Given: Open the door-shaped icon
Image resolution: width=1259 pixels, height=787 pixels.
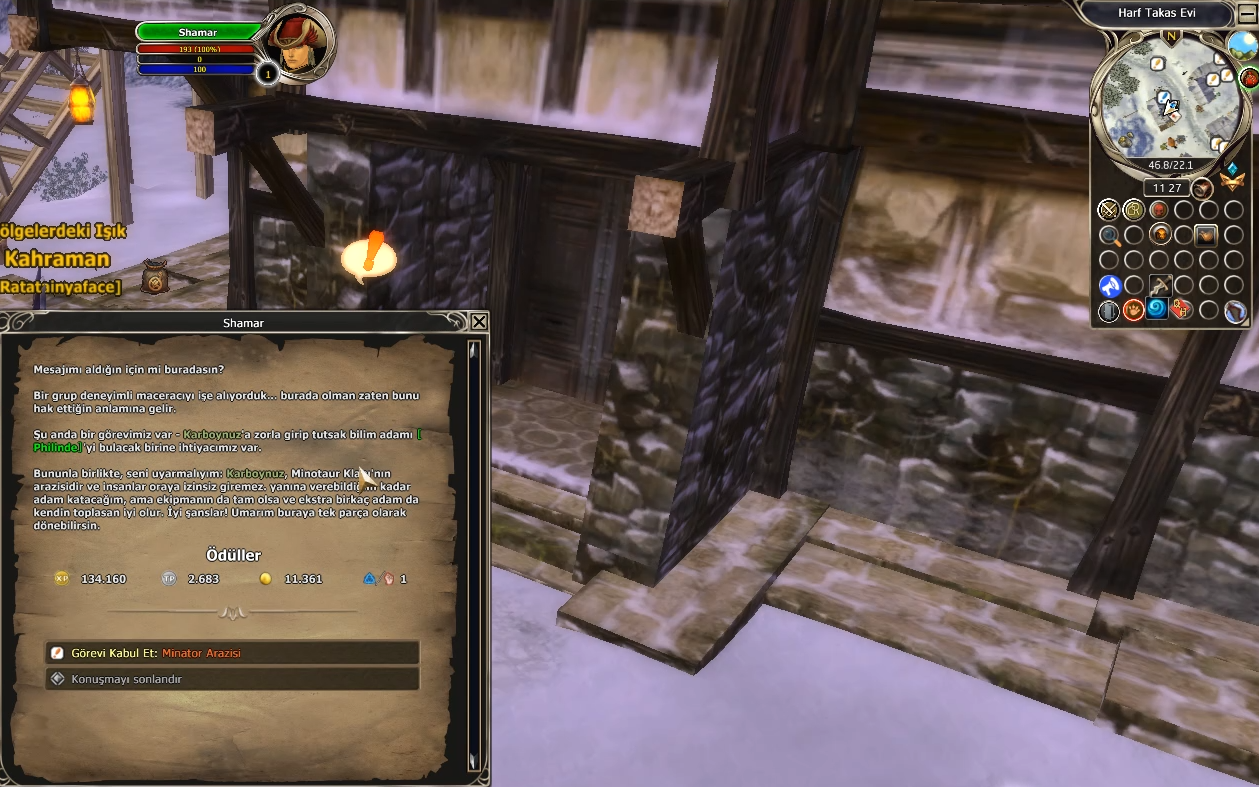Looking at the screenshot, I should pyautogui.click(x=1109, y=311).
